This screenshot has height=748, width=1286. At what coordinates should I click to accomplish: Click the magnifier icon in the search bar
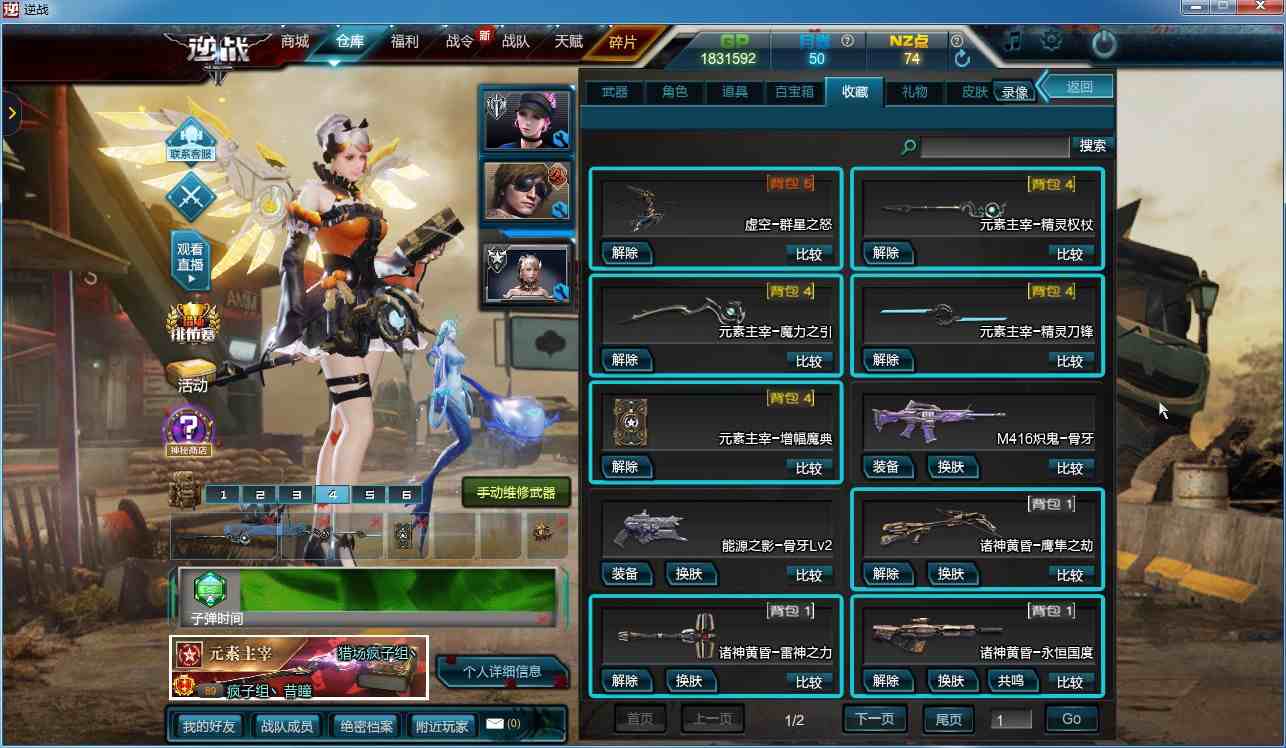pyautogui.click(x=907, y=146)
